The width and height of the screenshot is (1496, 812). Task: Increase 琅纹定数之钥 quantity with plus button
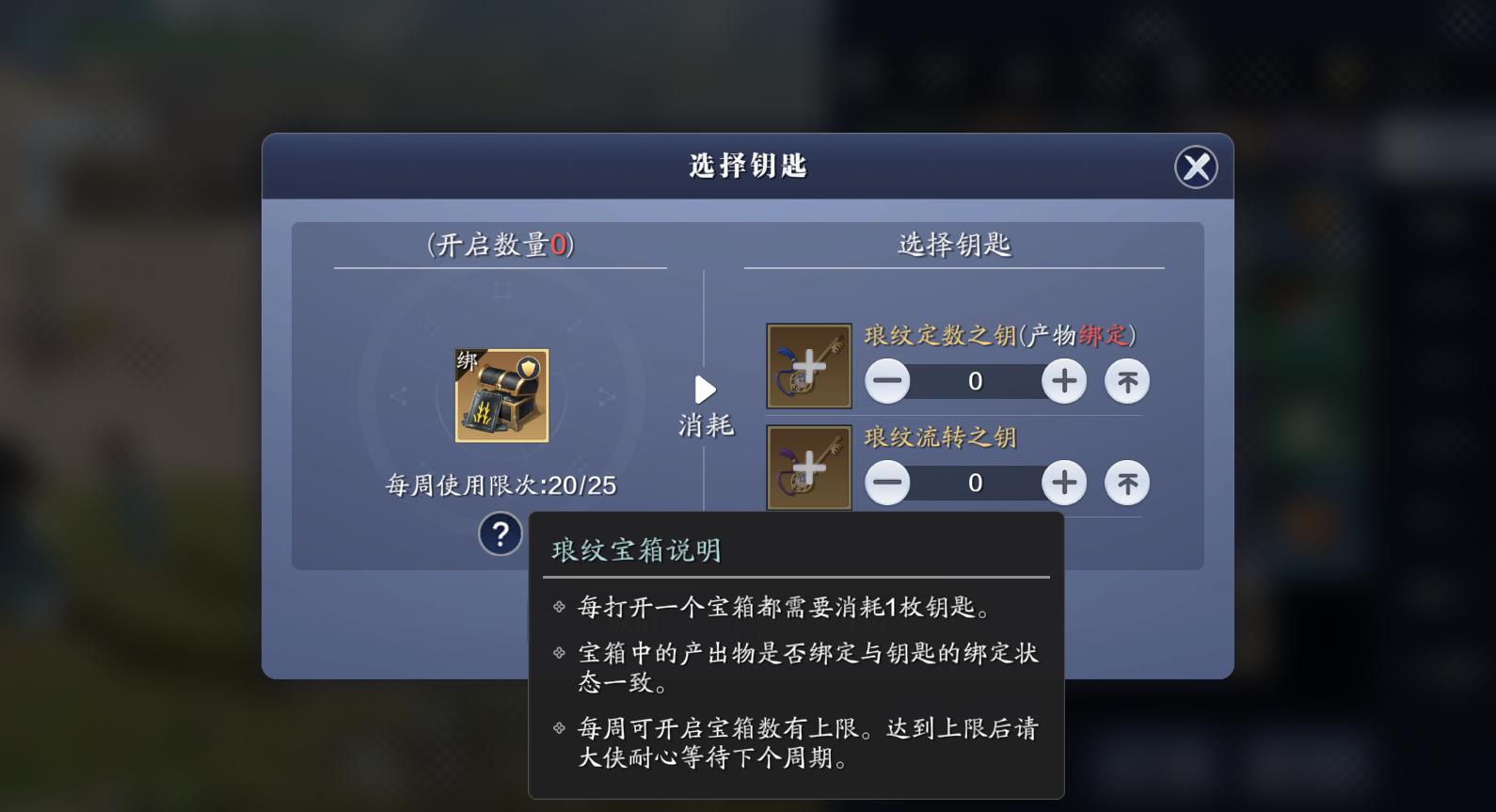(x=1063, y=381)
